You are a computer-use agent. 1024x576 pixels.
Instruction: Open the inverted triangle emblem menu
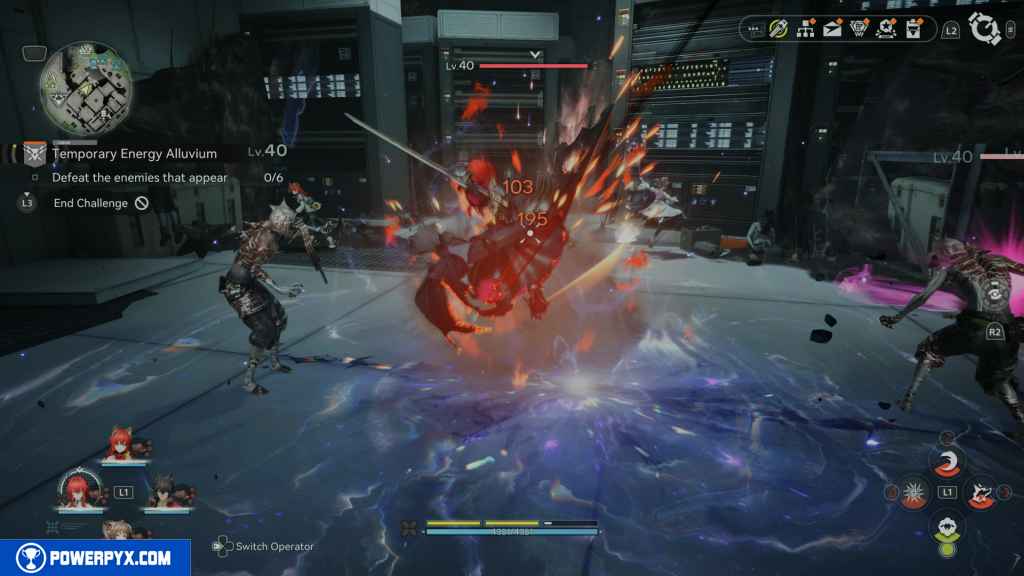pos(858,29)
